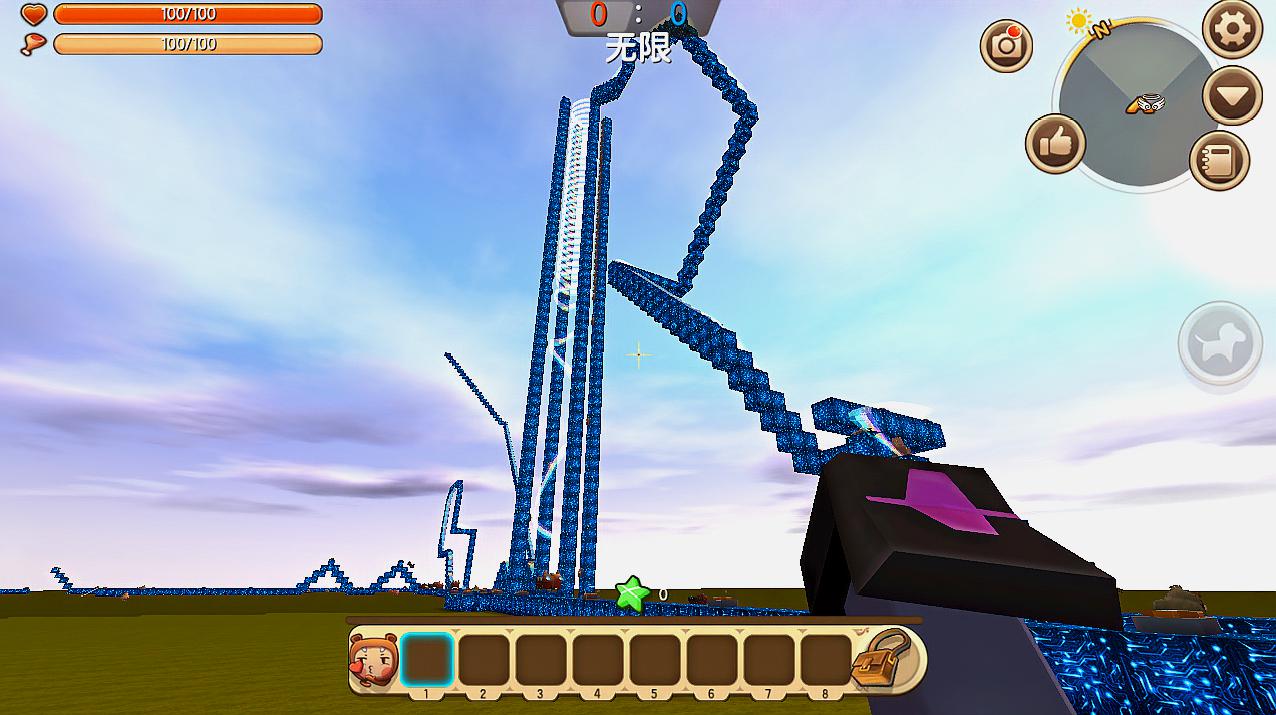Give a thumbs-up like

(x=1055, y=144)
